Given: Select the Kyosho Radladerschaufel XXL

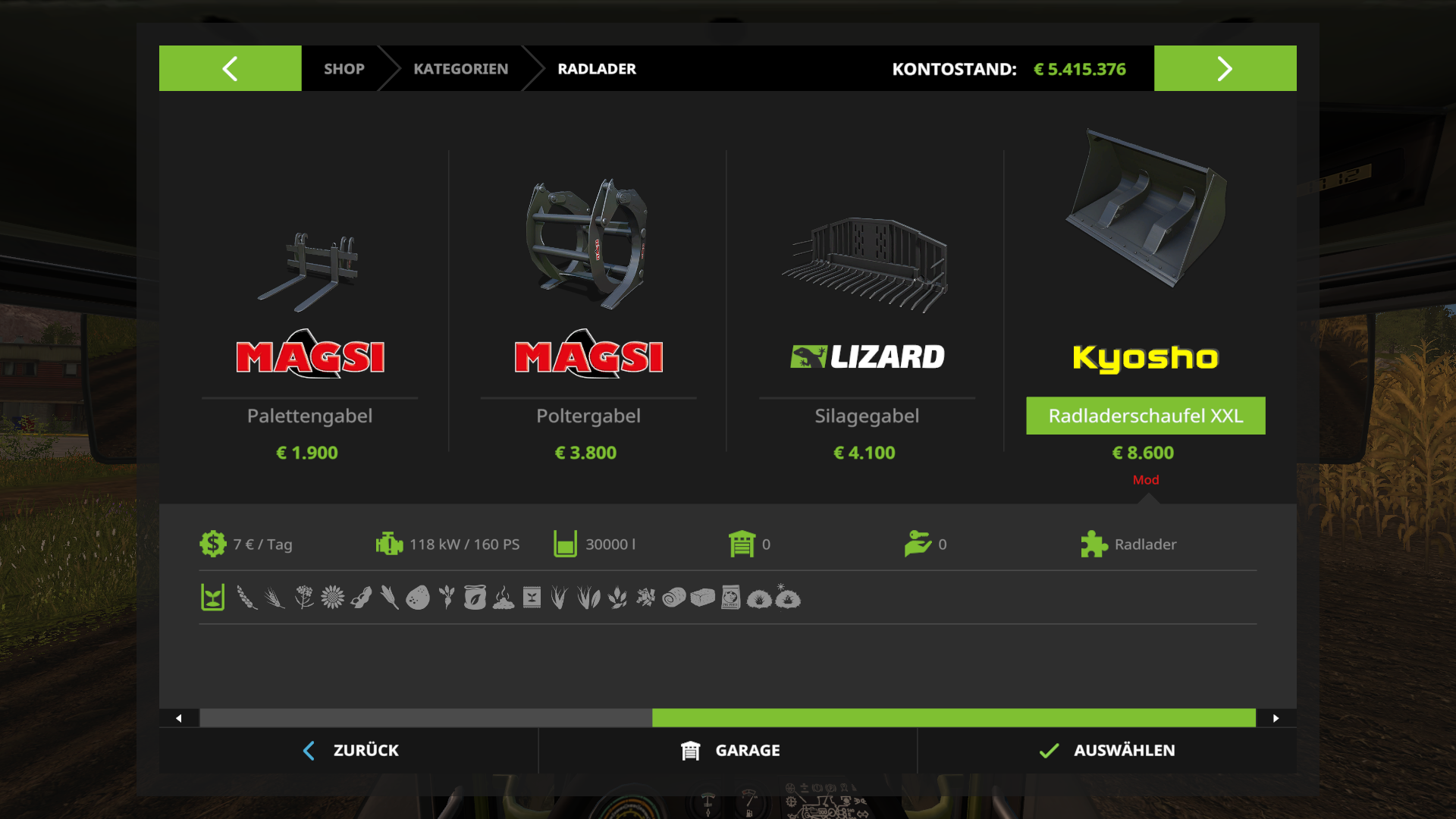Looking at the screenshot, I should coord(1145,303).
